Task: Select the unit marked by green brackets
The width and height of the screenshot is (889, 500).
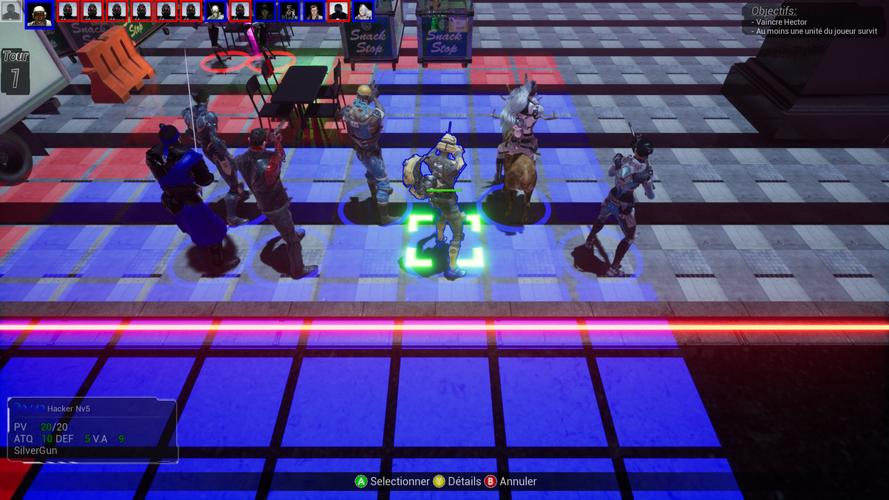Action: (x=443, y=209)
